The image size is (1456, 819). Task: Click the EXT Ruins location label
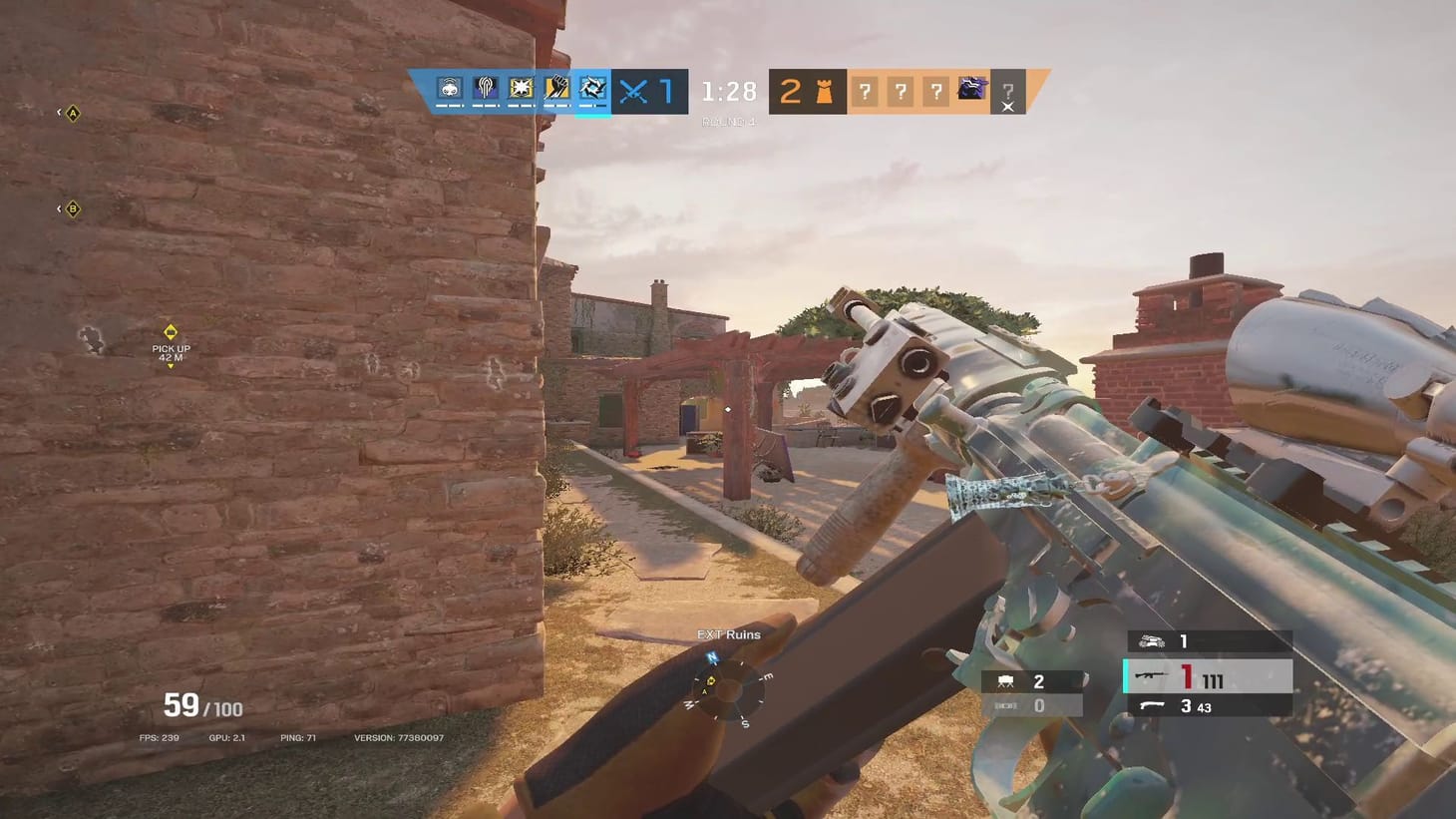point(729,634)
